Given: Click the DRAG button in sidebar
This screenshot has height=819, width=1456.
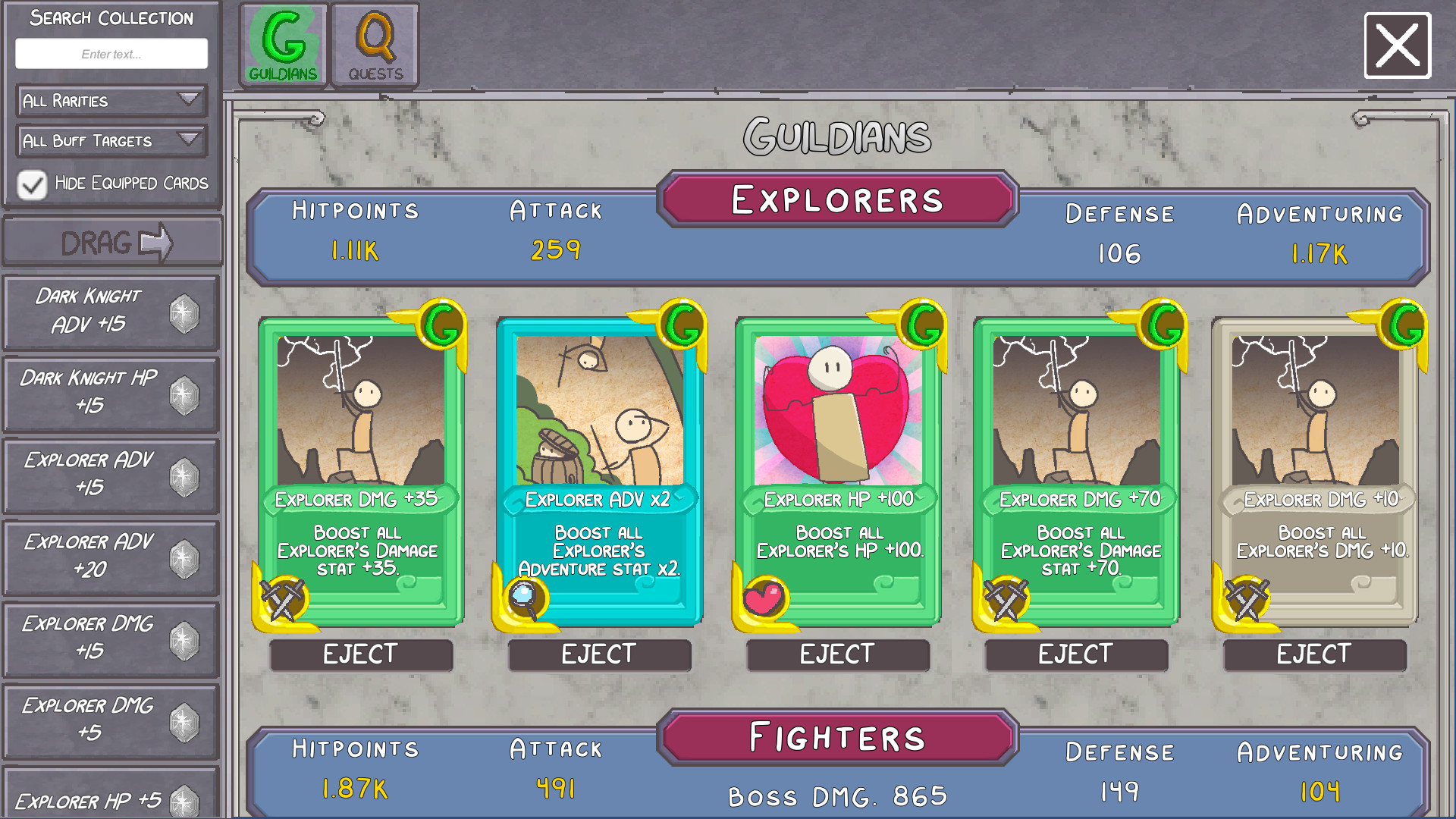Looking at the screenshot, I should point(111,241).
